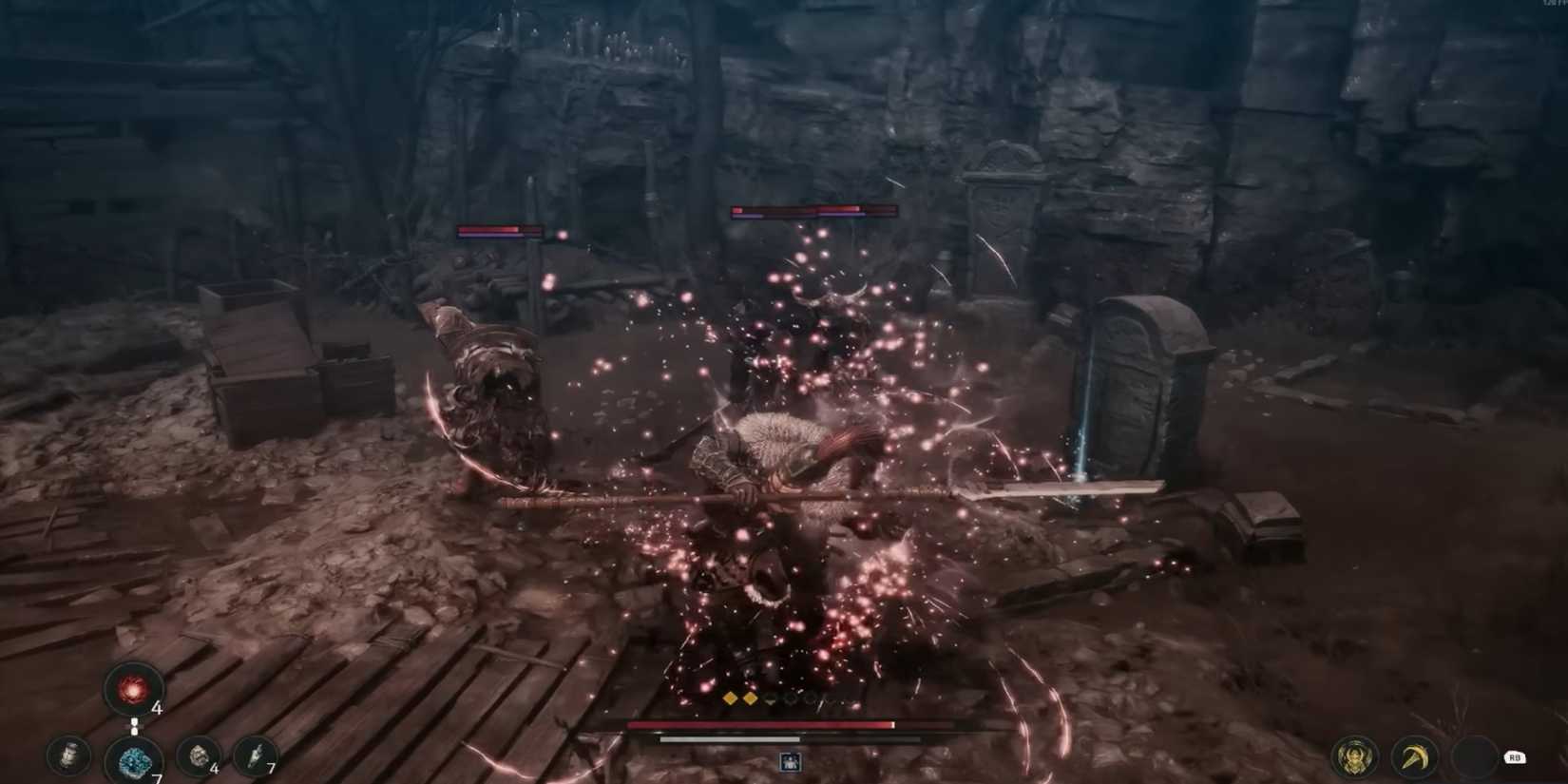Screen dimensions: 1568x784
Task: Click the golden scythe icon near the RB prompt
Action: [1414, 757]
